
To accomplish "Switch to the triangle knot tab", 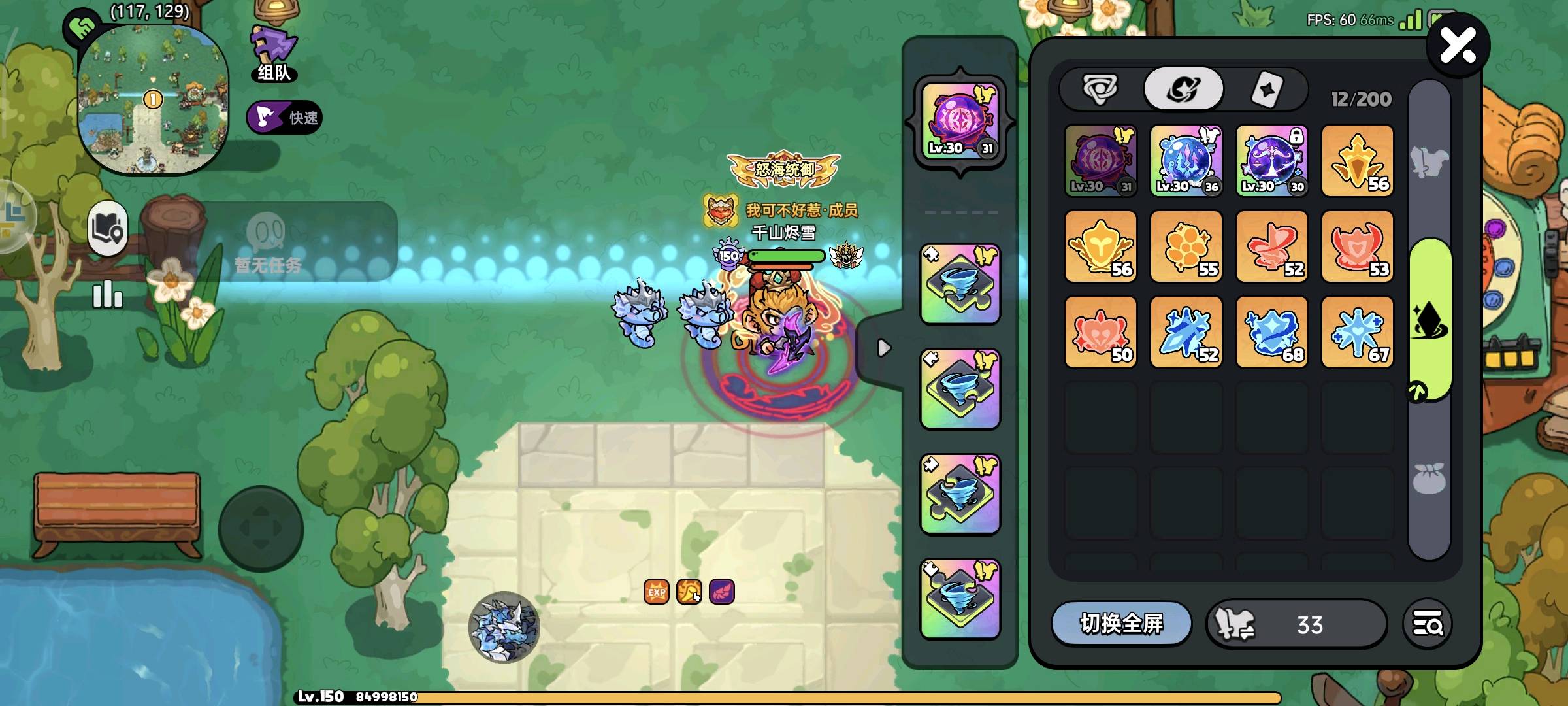I will [x=1101, y=89].
